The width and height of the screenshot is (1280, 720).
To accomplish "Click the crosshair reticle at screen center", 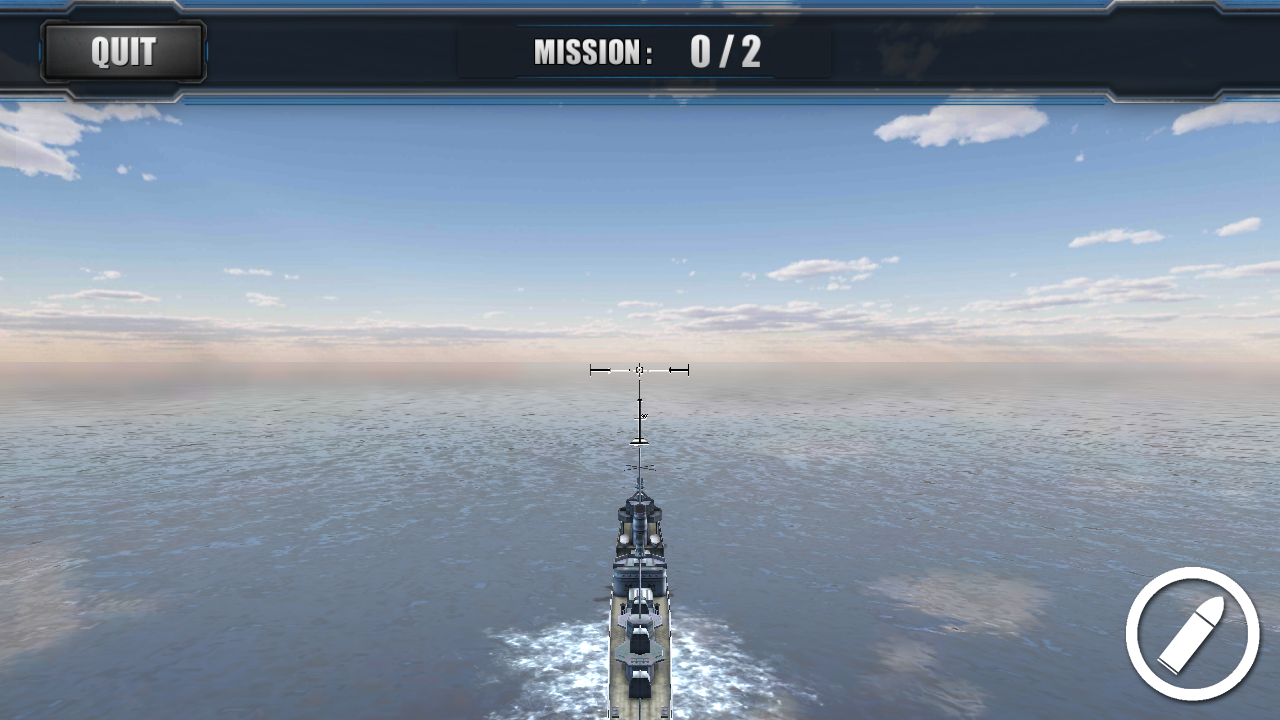I will click(639, 369).
